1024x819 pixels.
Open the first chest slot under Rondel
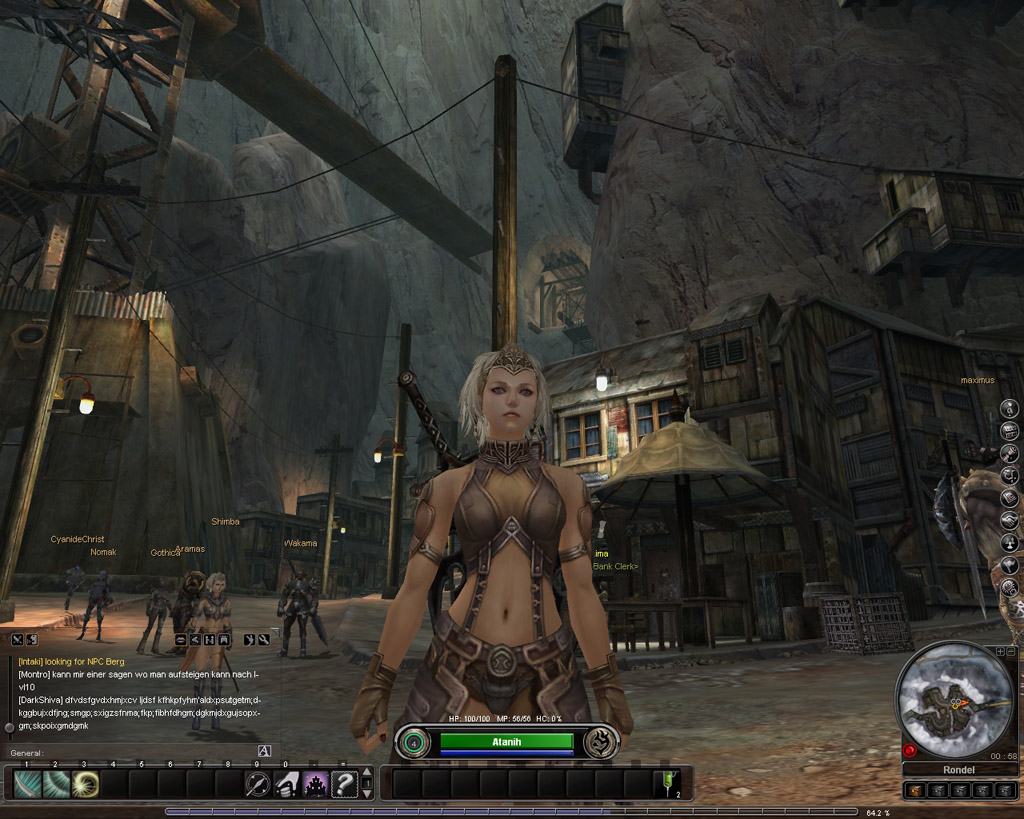[914, 790]
